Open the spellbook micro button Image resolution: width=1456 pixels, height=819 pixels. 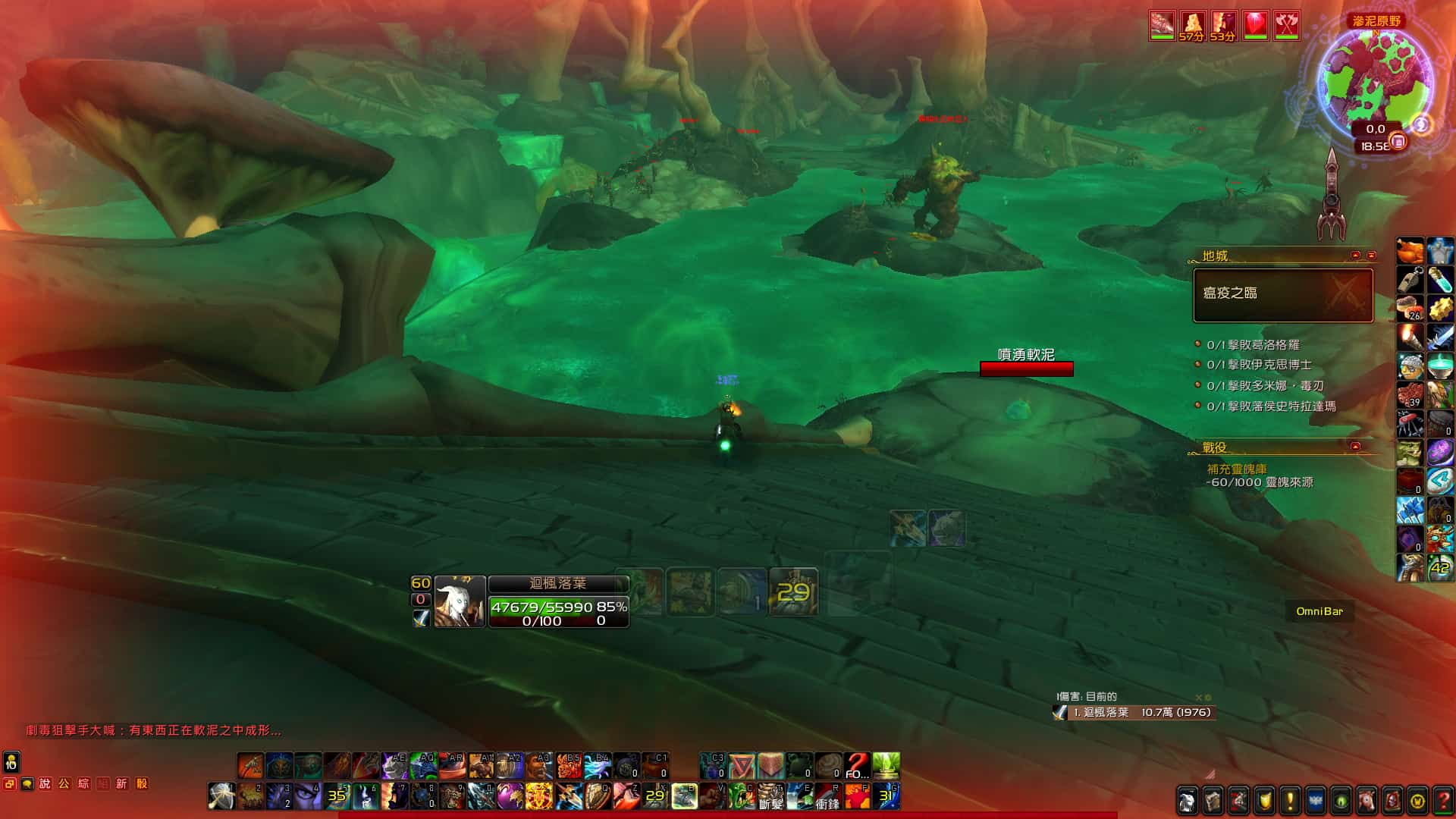point(1213,800)
